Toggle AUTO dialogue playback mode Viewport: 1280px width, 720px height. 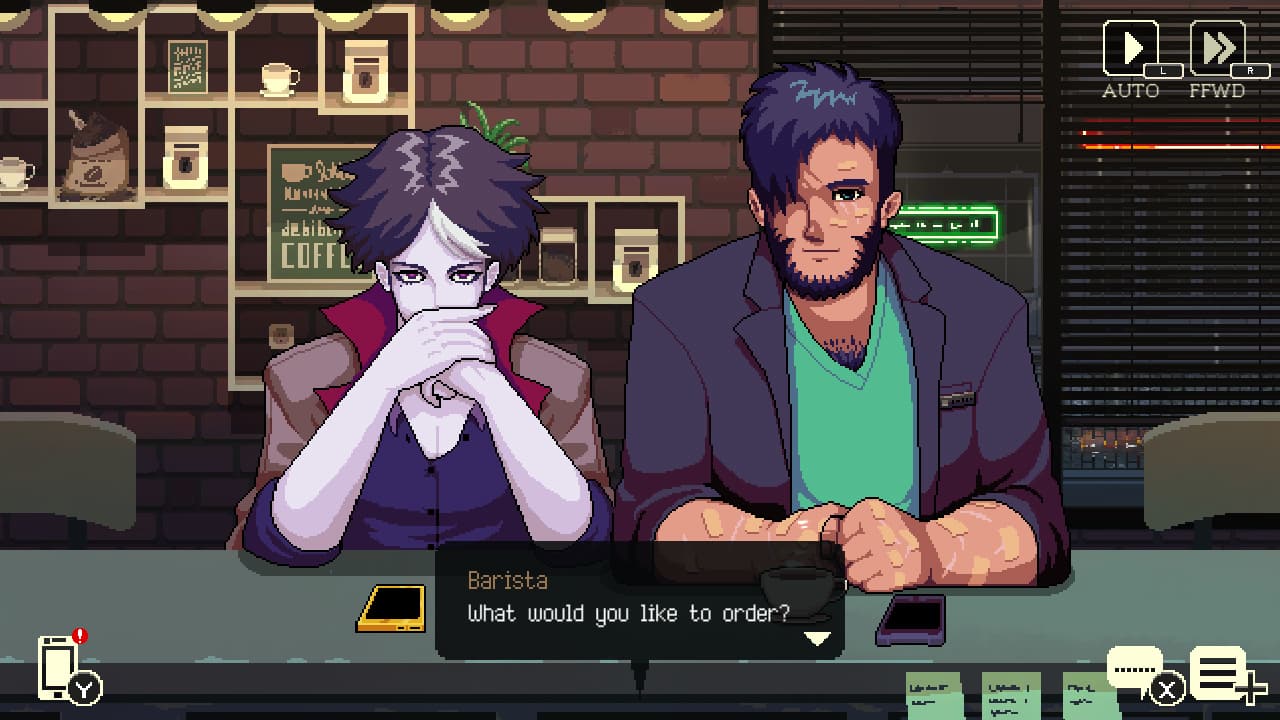1132,47
